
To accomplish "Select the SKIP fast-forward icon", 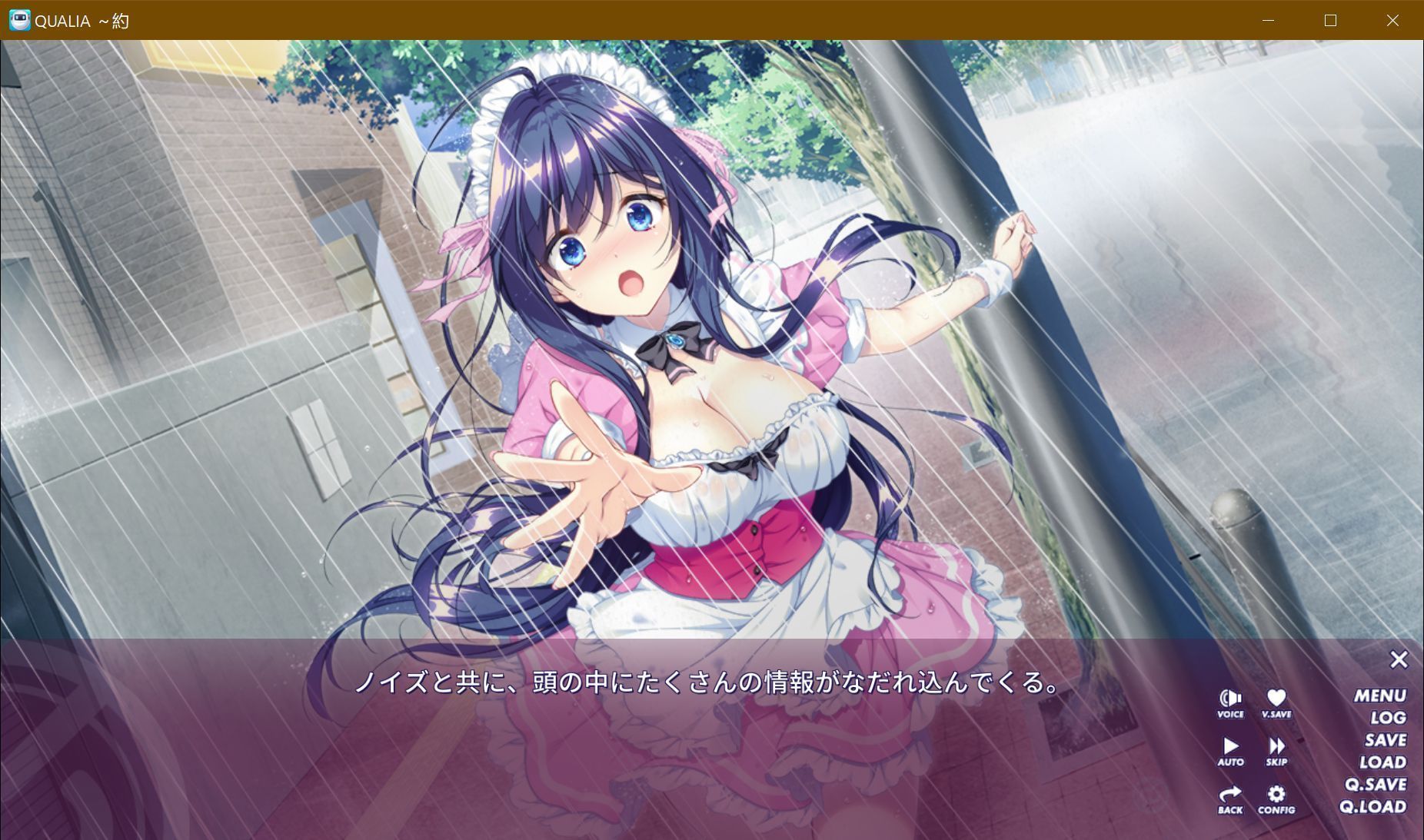I will coord(1276,748).
